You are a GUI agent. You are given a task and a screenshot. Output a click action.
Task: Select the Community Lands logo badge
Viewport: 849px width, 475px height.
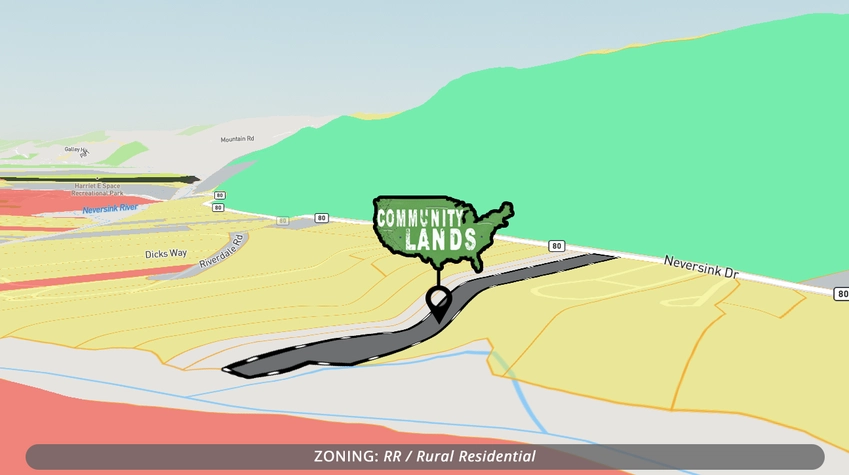tap(440, 230)
